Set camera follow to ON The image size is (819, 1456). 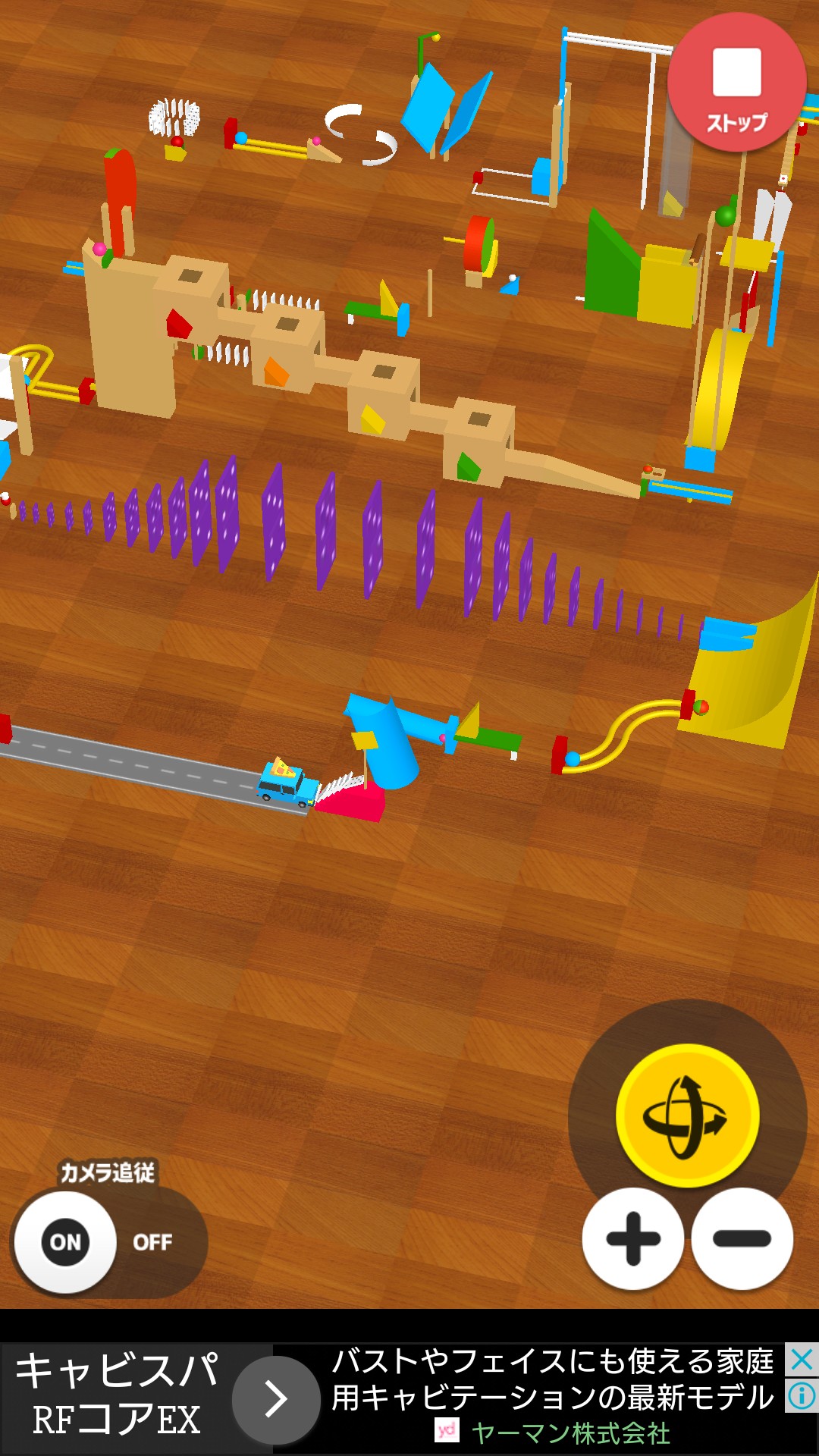65,1242
